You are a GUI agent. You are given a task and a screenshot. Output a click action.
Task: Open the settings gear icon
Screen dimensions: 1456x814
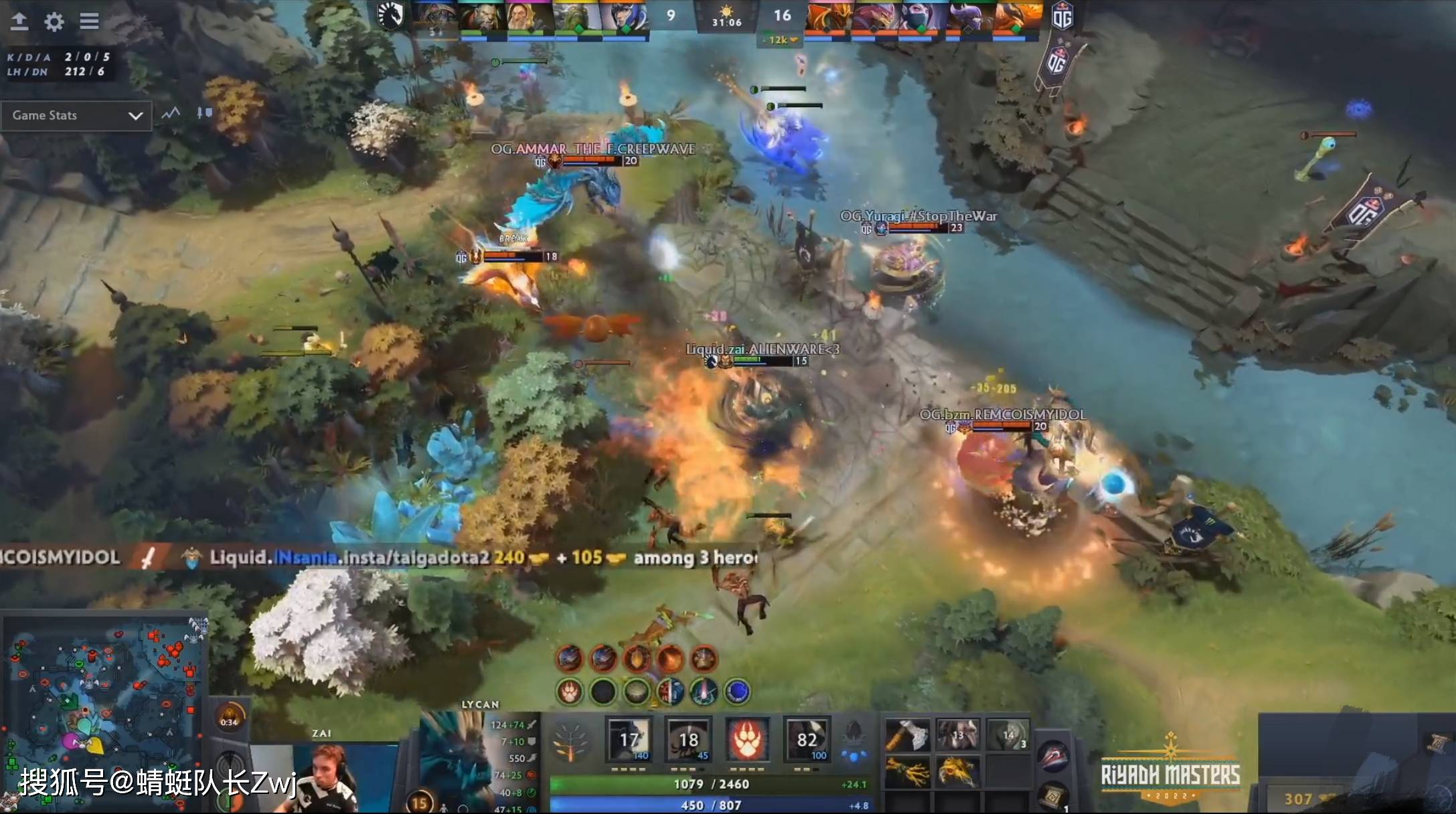pyautogui.click(x=54, y=21)
